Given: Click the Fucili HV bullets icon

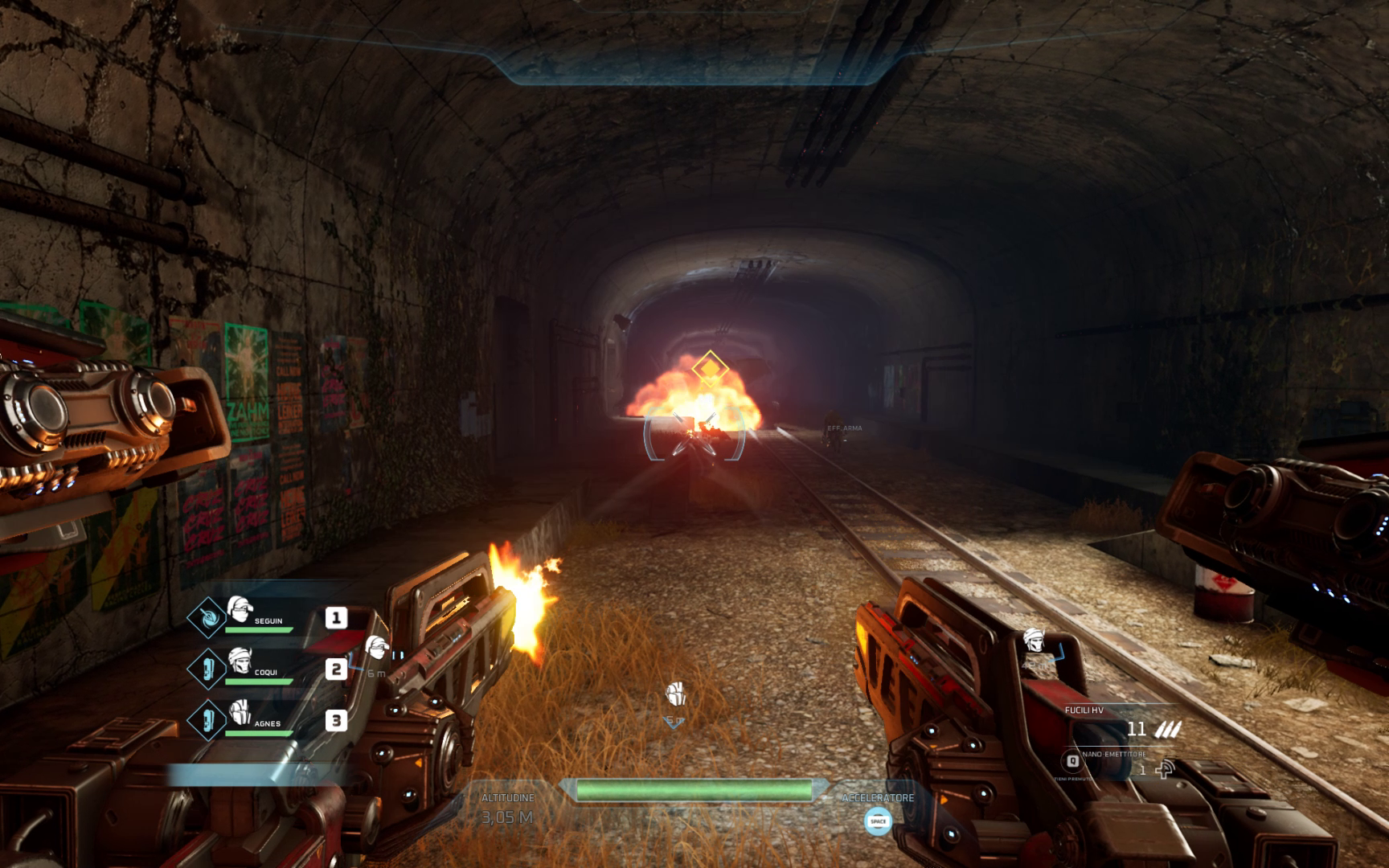Looking at the screenshot, I should coord(1168,729).
